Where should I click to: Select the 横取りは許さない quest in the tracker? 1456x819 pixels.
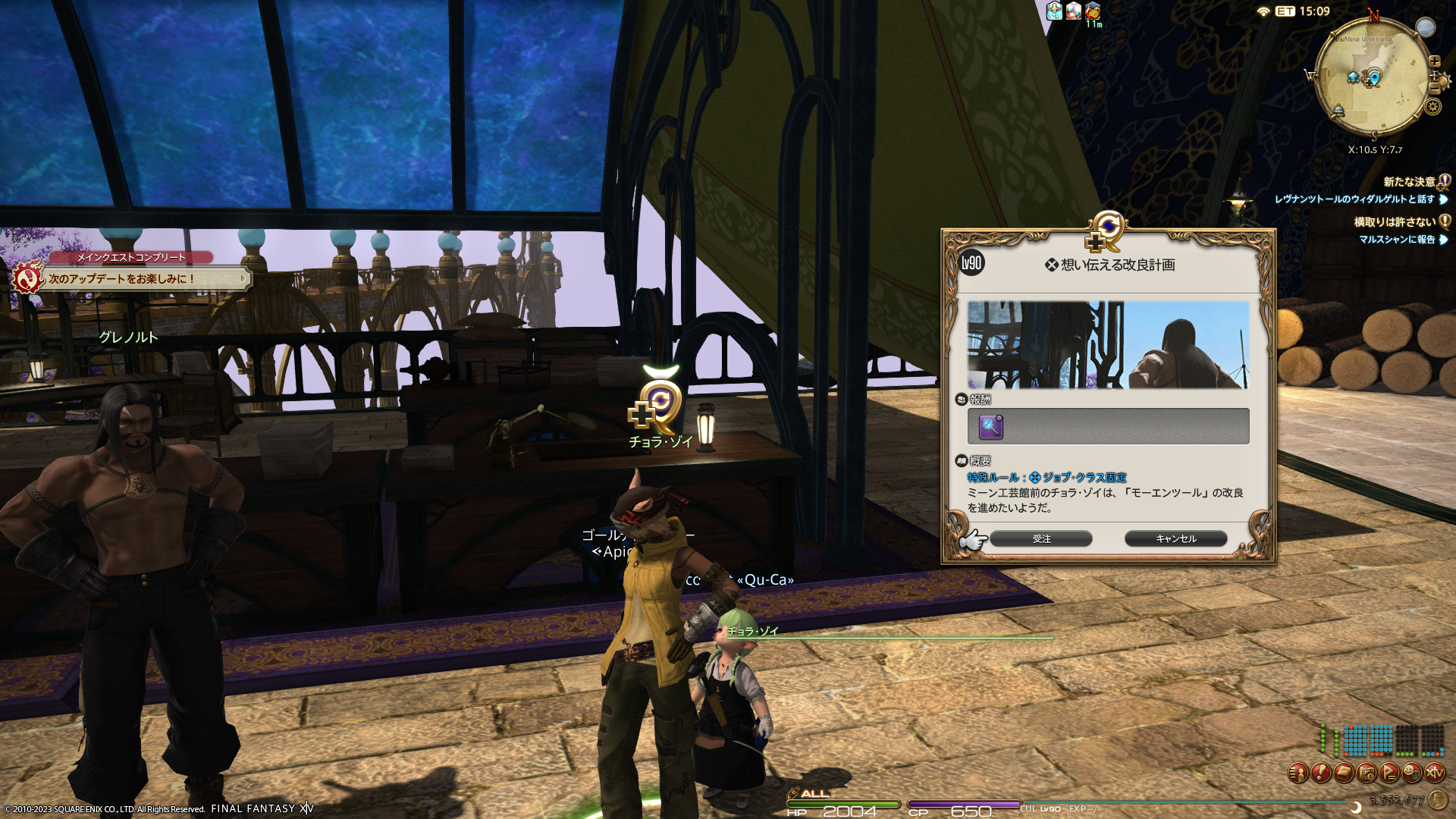click(x=1395, y=222)
